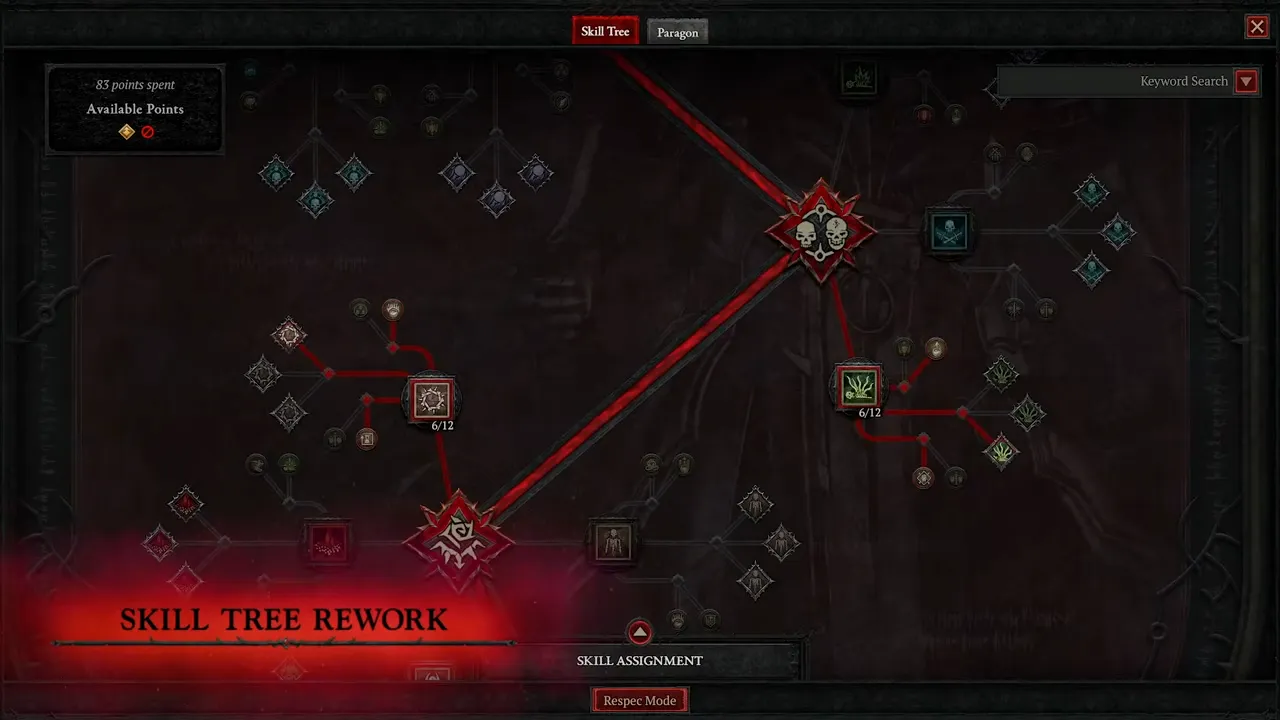Select the green thorny plant skill 6/12

click(858, 386)
